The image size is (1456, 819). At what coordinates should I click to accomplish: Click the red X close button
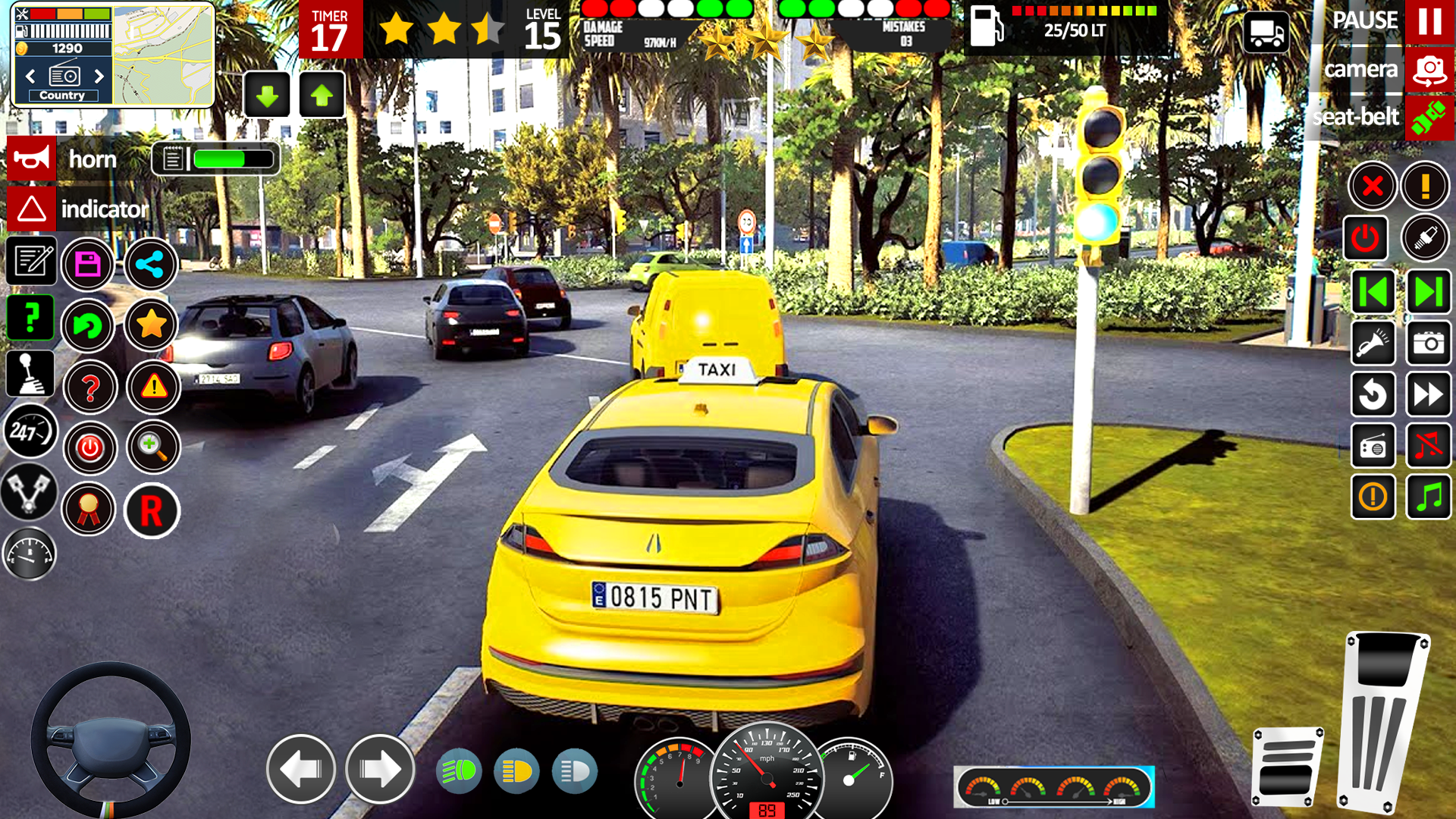click(1373, 186)
